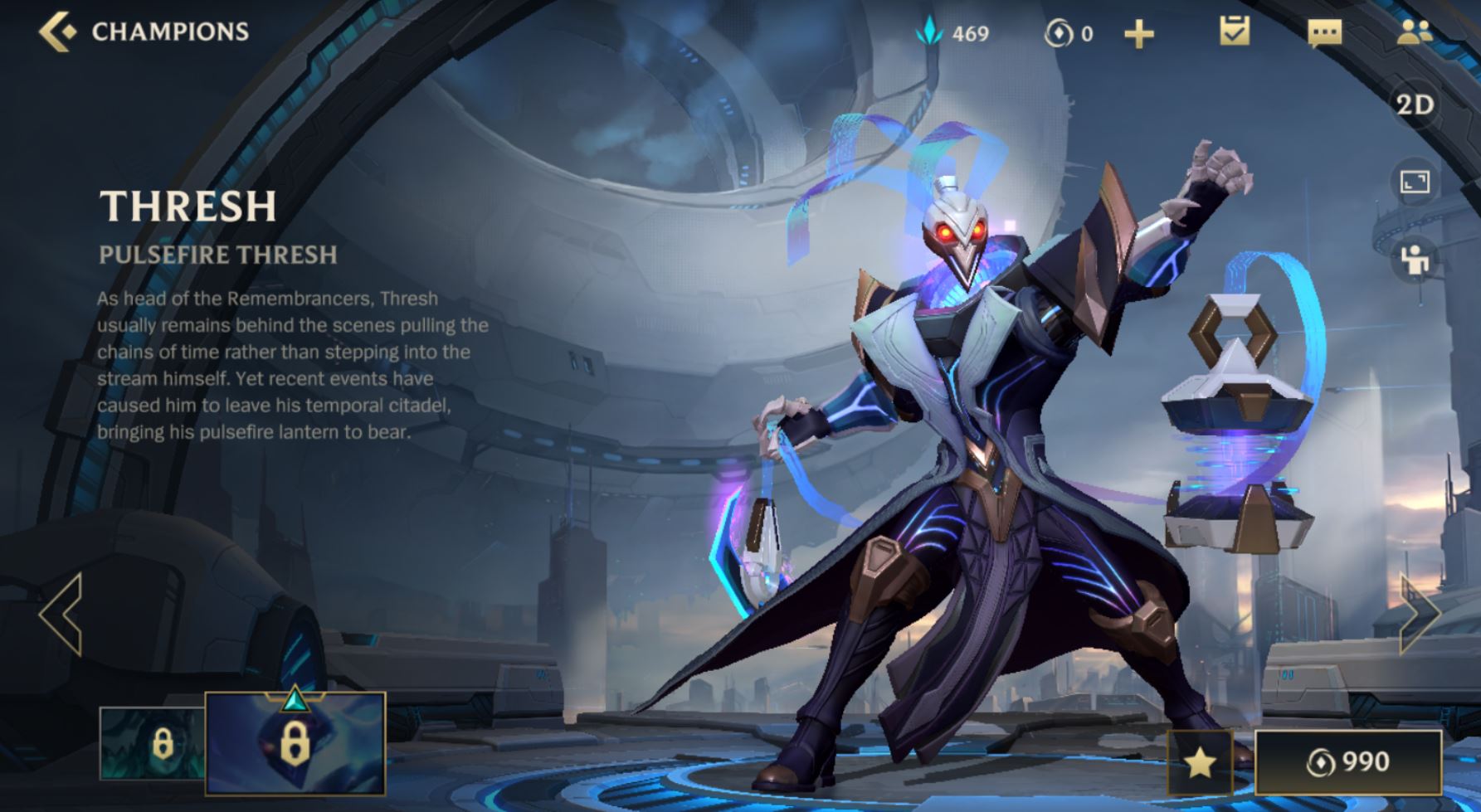Open the model pose viewer icon
Image resolution: width=1481 pixels, height=812 pixels.
pos(1415,260)
